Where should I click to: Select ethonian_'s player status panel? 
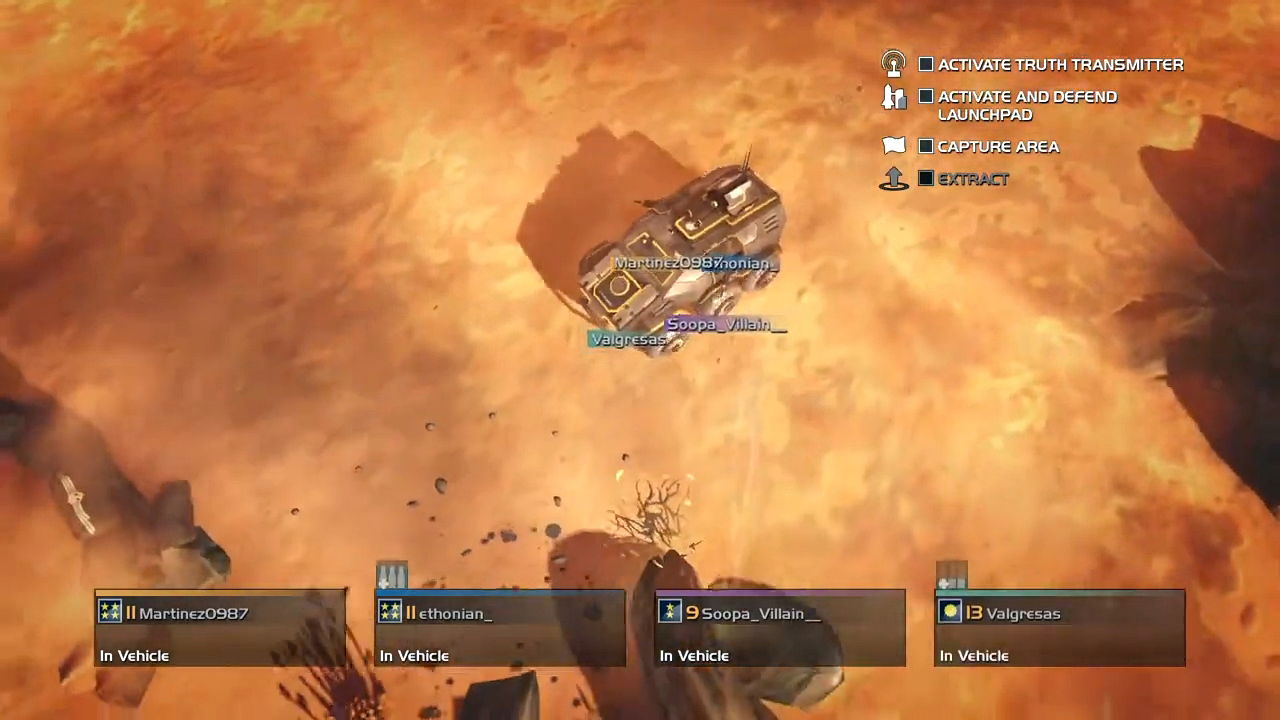pyautogui.click(x=500, y=628)
